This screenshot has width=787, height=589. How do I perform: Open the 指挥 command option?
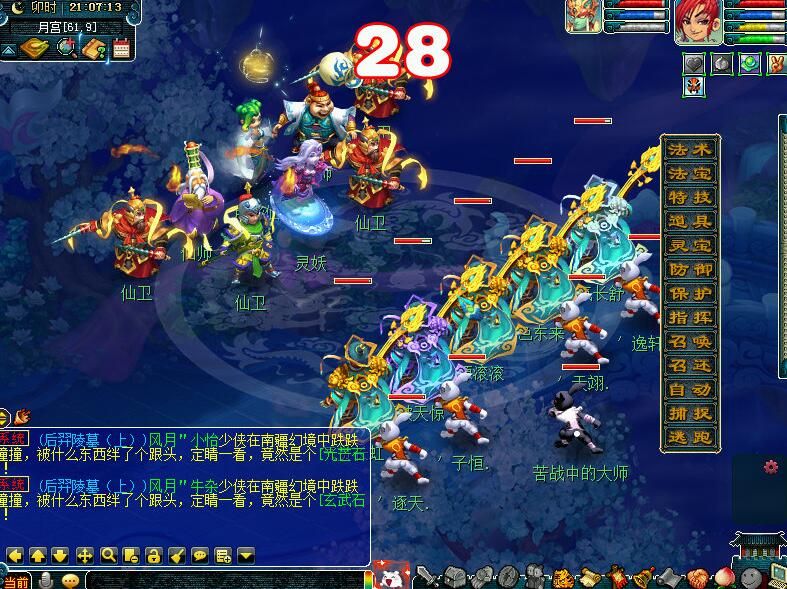click(x=691, y=318)
